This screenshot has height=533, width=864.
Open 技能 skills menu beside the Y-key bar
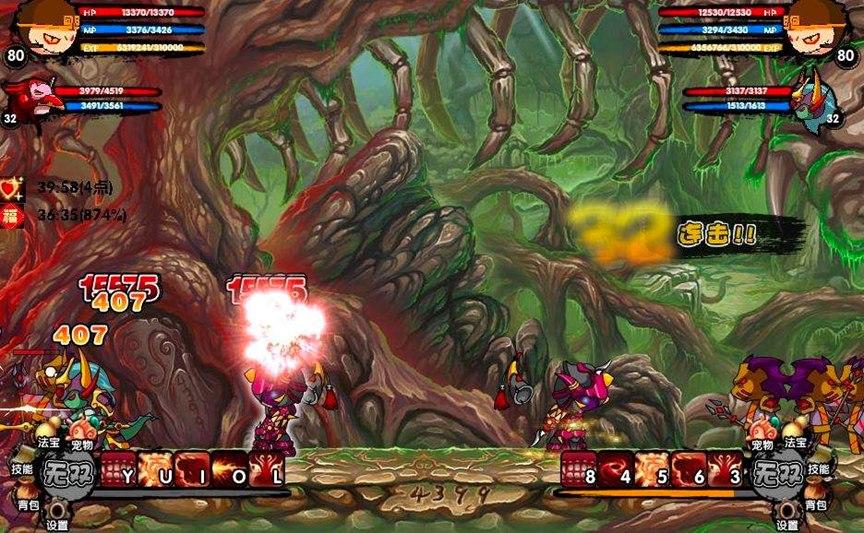click(22, 468)
